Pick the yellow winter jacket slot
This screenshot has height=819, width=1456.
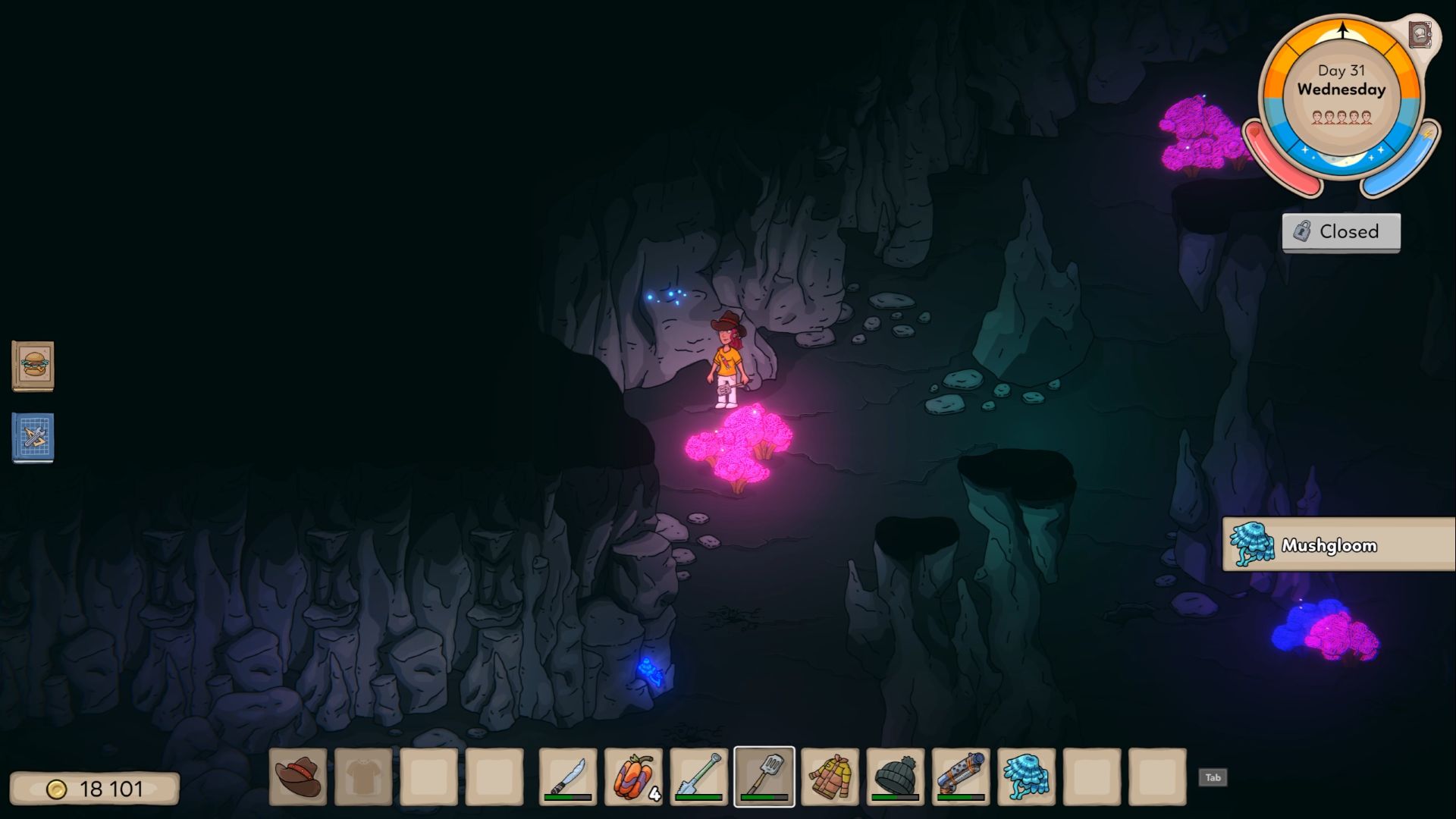[830, 777]
